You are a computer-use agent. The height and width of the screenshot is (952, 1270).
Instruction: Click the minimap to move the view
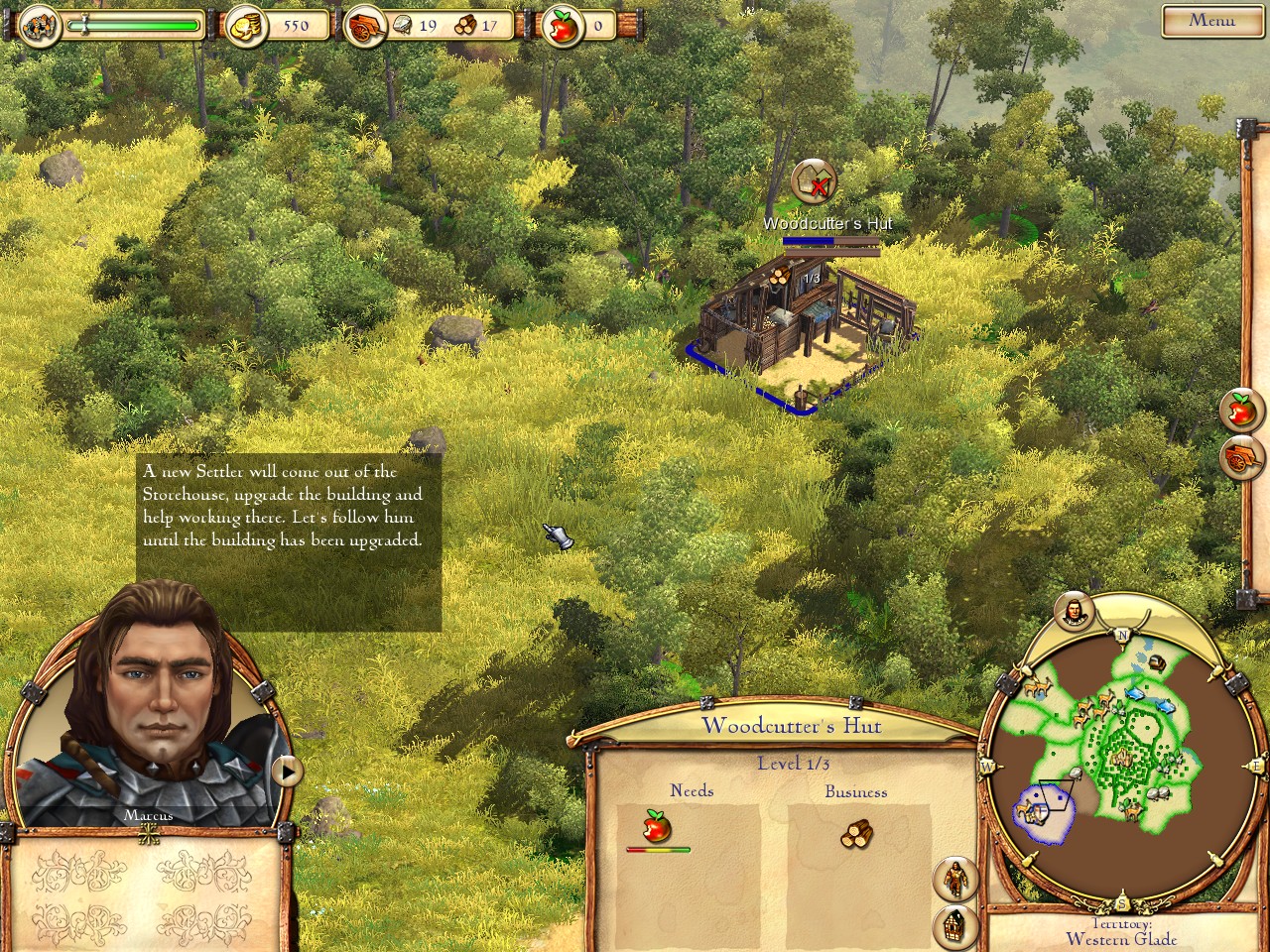[x=1121, y=754]
